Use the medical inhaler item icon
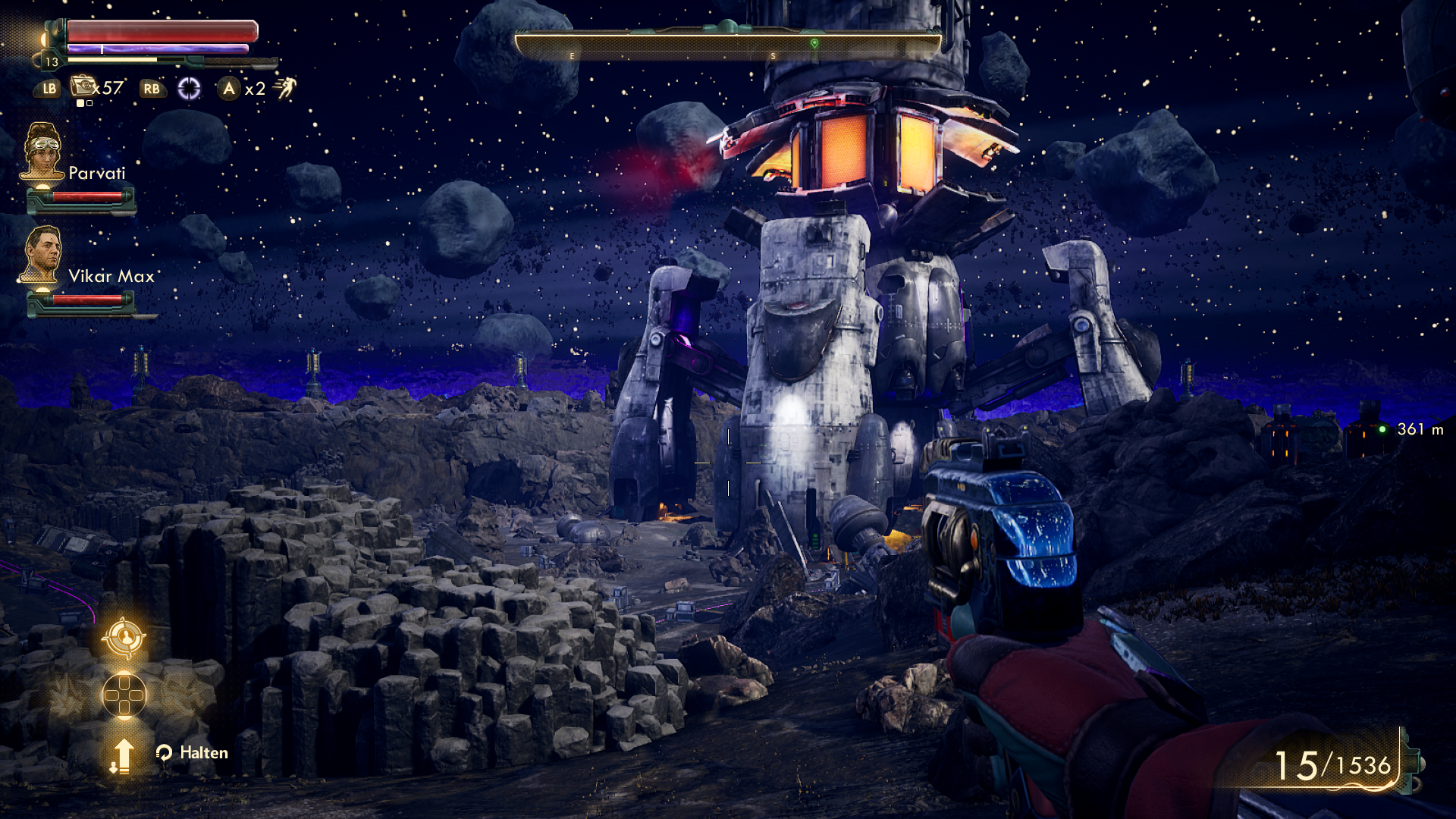The width and height of the screenshot is (1456, 819). tap(83, 86)
